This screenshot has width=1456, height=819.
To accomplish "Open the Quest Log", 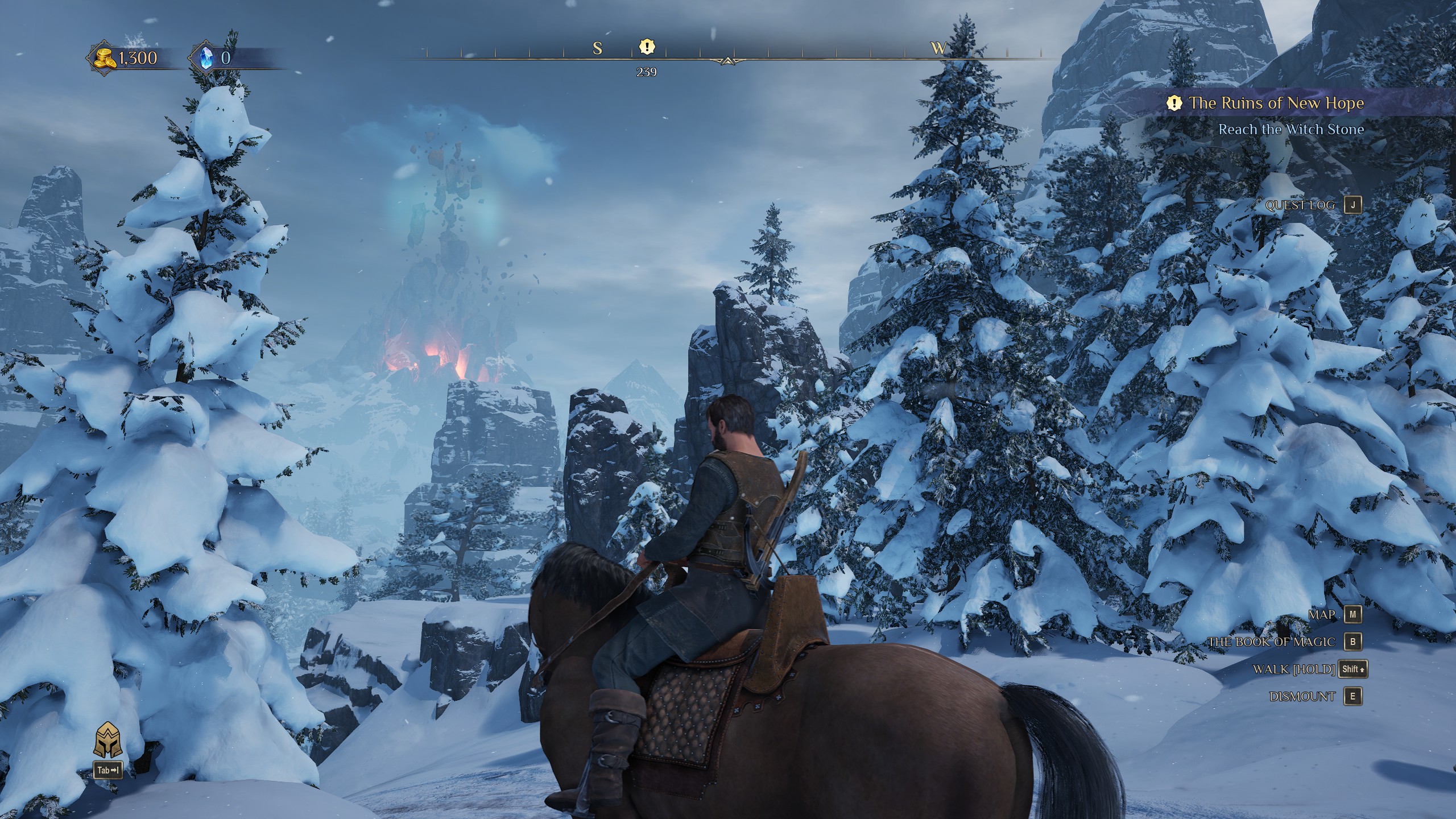I will click(1353, 205).
